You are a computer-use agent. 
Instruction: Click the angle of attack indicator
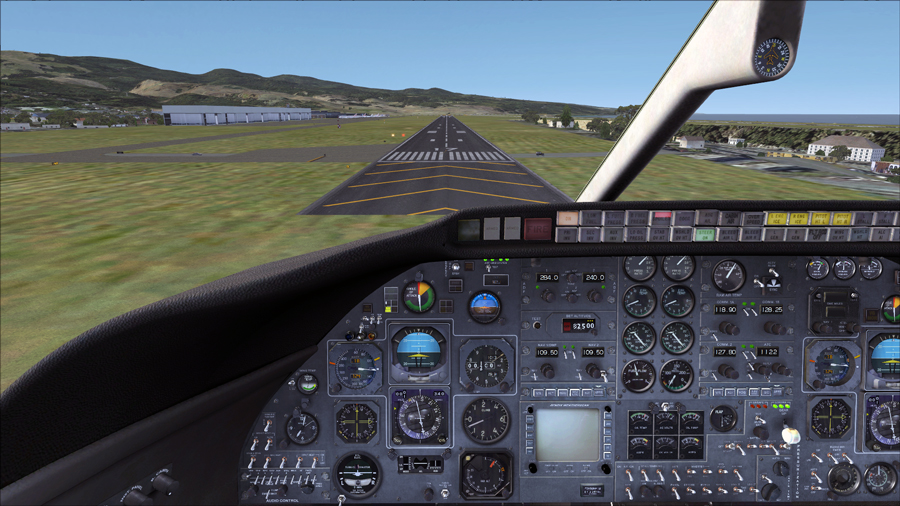[x=418, y=297]
